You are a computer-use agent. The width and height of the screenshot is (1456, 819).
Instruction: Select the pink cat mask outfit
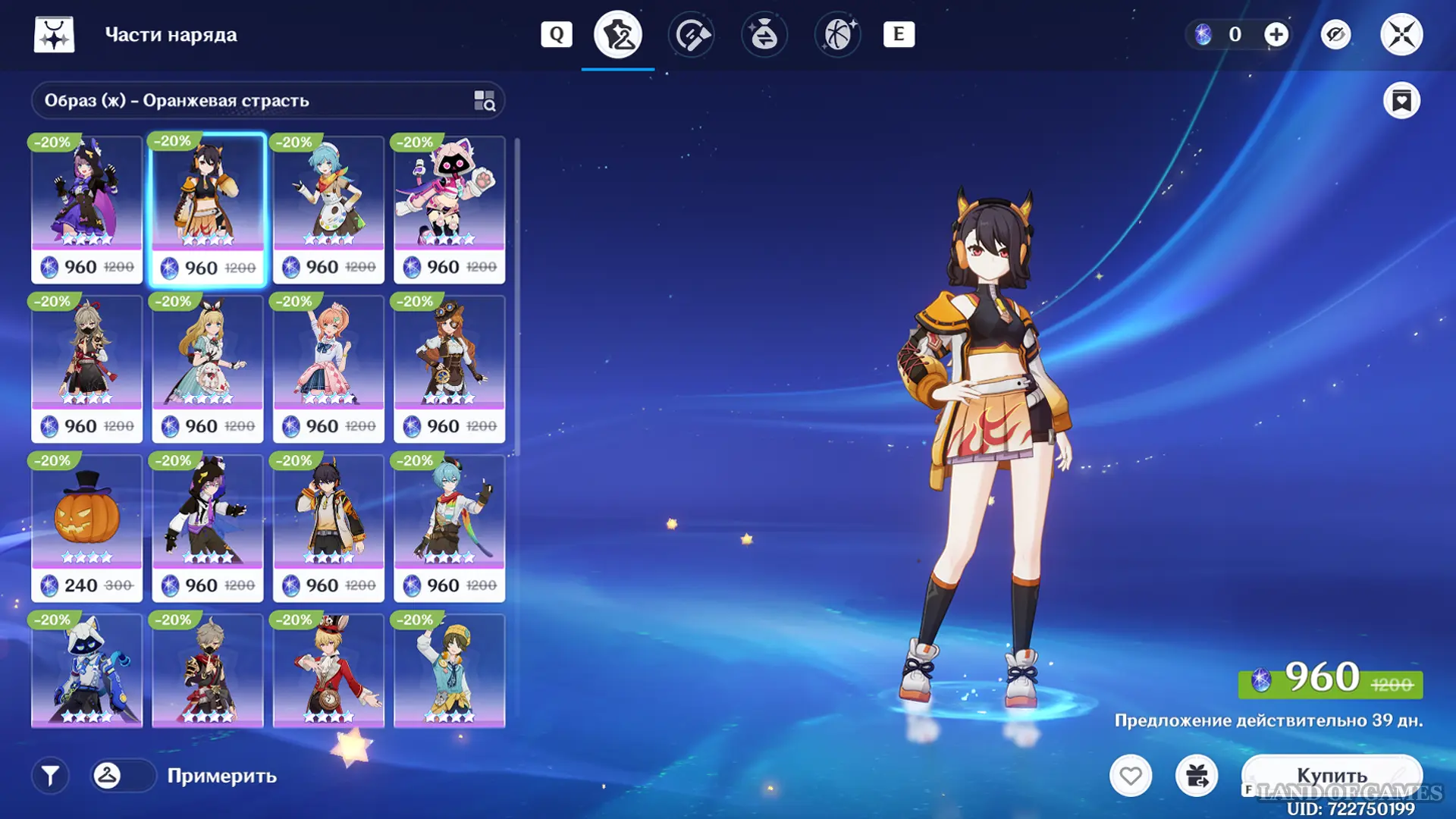coord(449,209)
